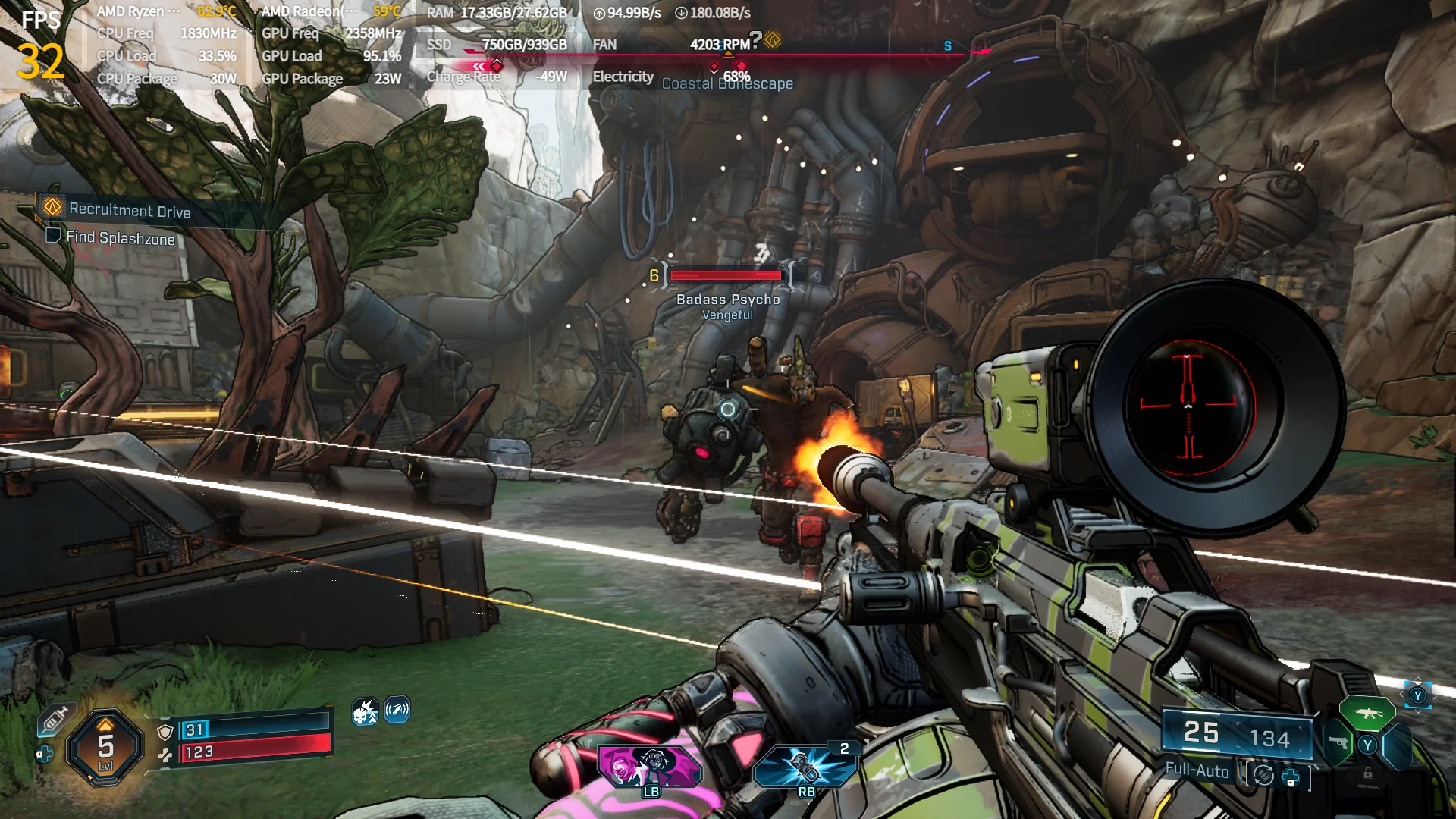Image resolution: width=1456 pixels, height=819 pixels.
Task: Select the skull status effect icon
Action: point(365,711)
